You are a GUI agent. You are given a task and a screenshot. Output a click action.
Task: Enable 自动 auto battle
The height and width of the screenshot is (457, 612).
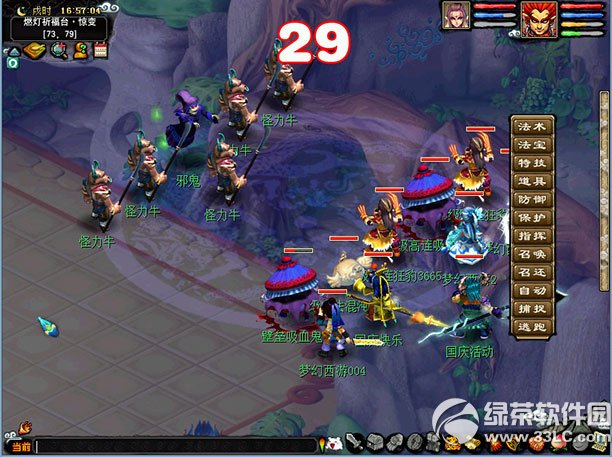[x=531, y=289]
